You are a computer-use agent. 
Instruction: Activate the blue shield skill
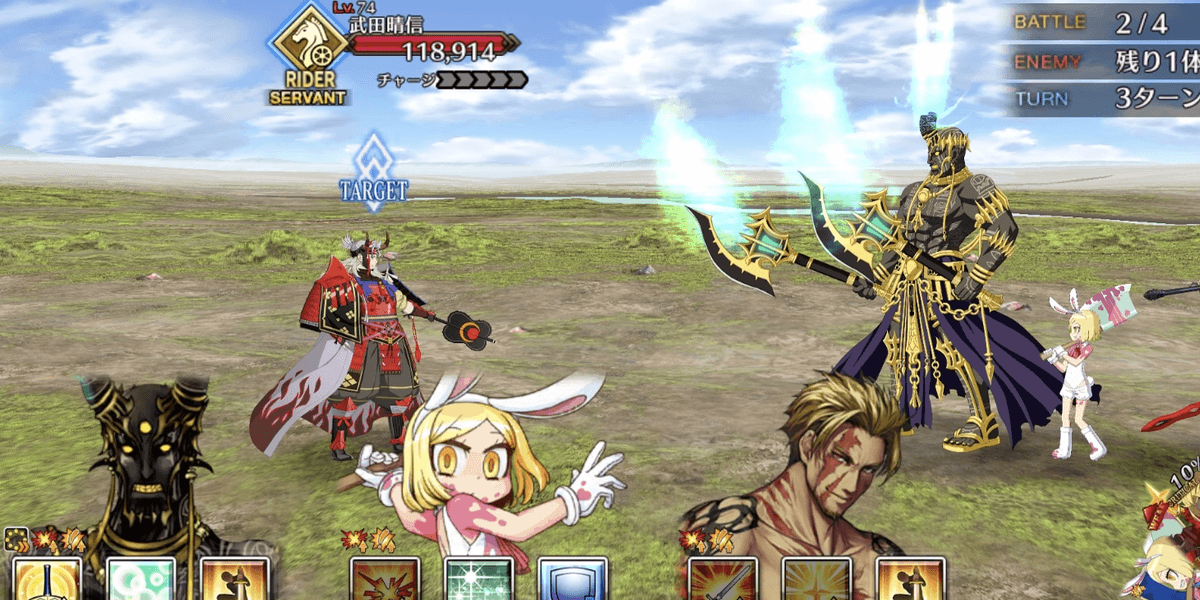click(x=573, y=579)
